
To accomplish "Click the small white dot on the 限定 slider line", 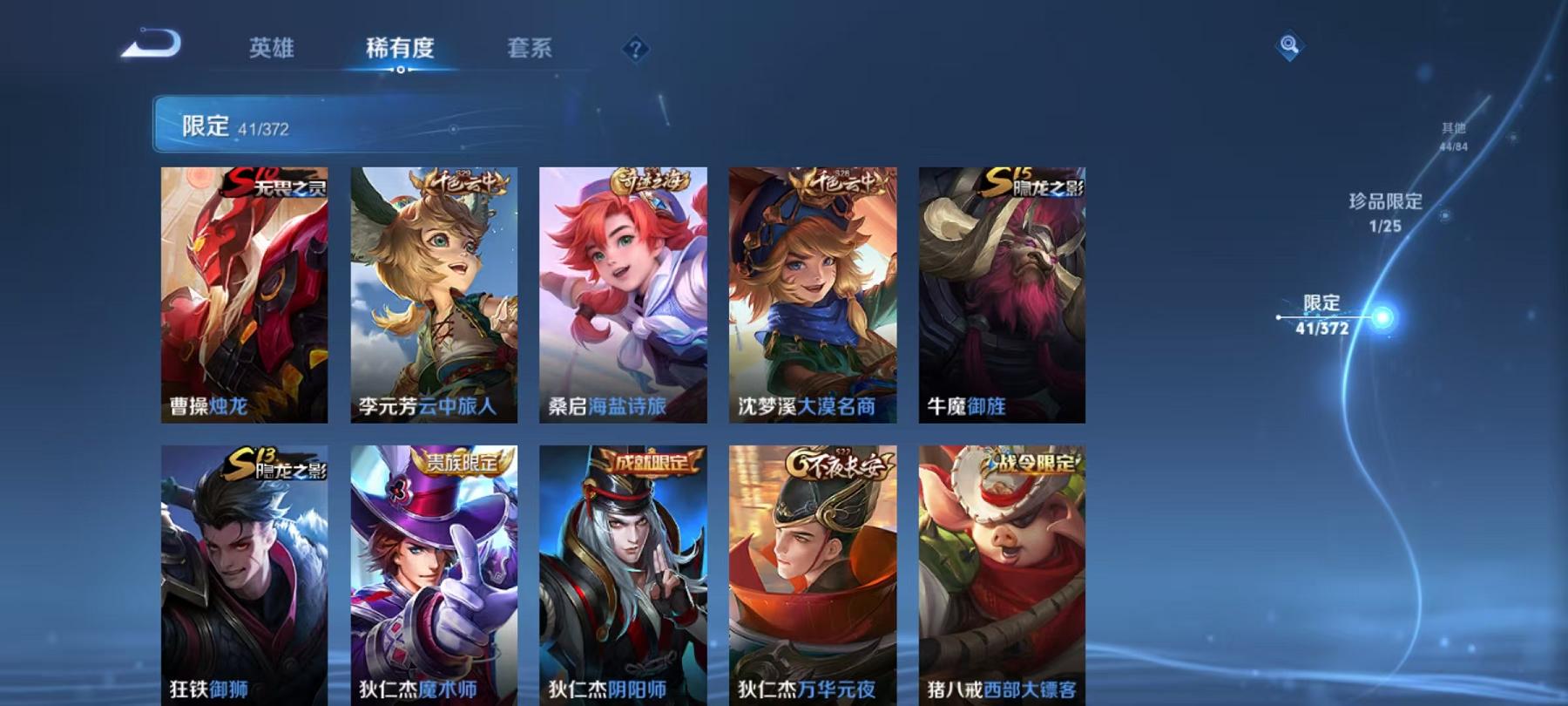I will pos(1278,318).
